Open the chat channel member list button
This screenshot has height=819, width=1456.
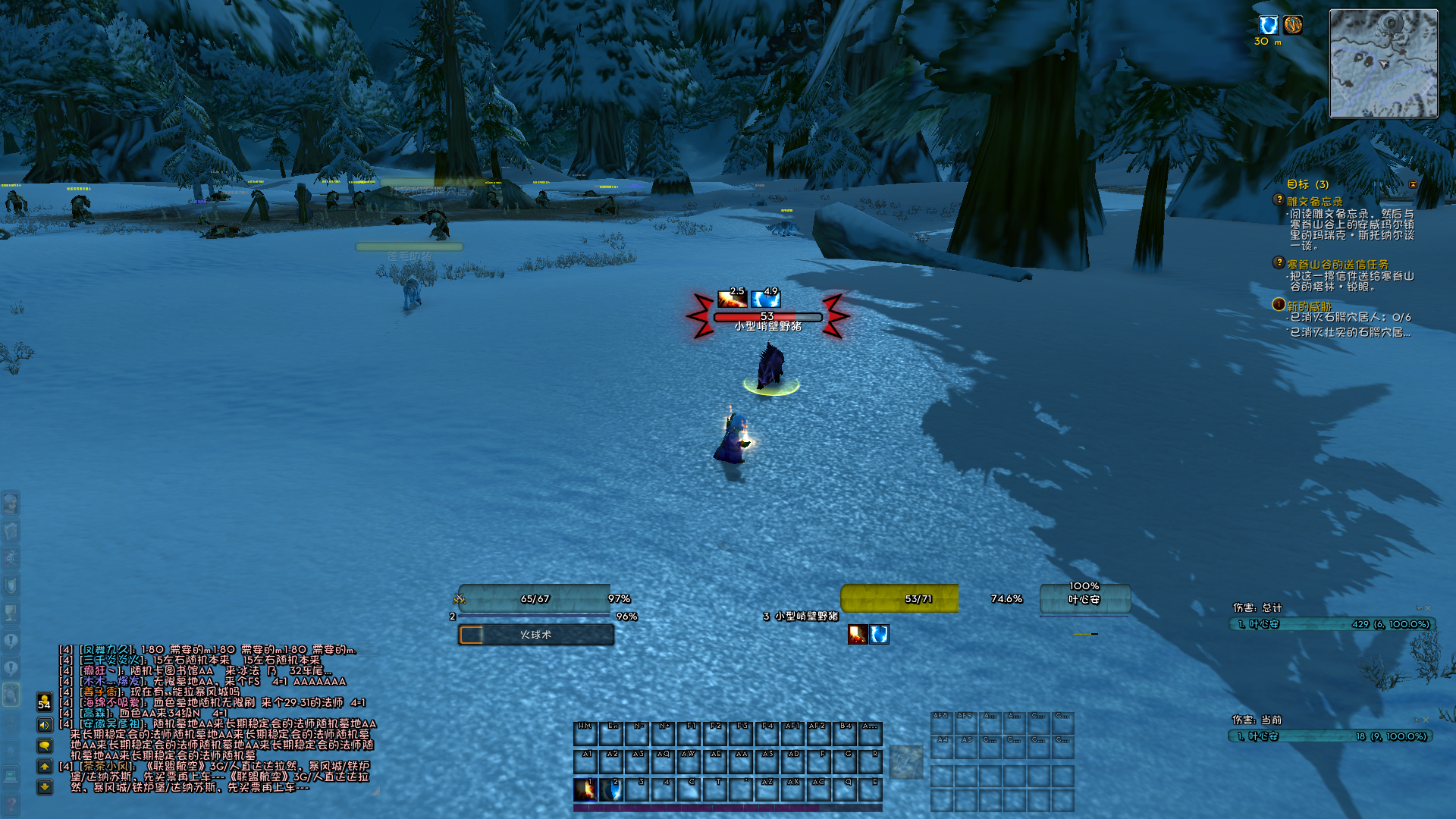coord(45,701)
